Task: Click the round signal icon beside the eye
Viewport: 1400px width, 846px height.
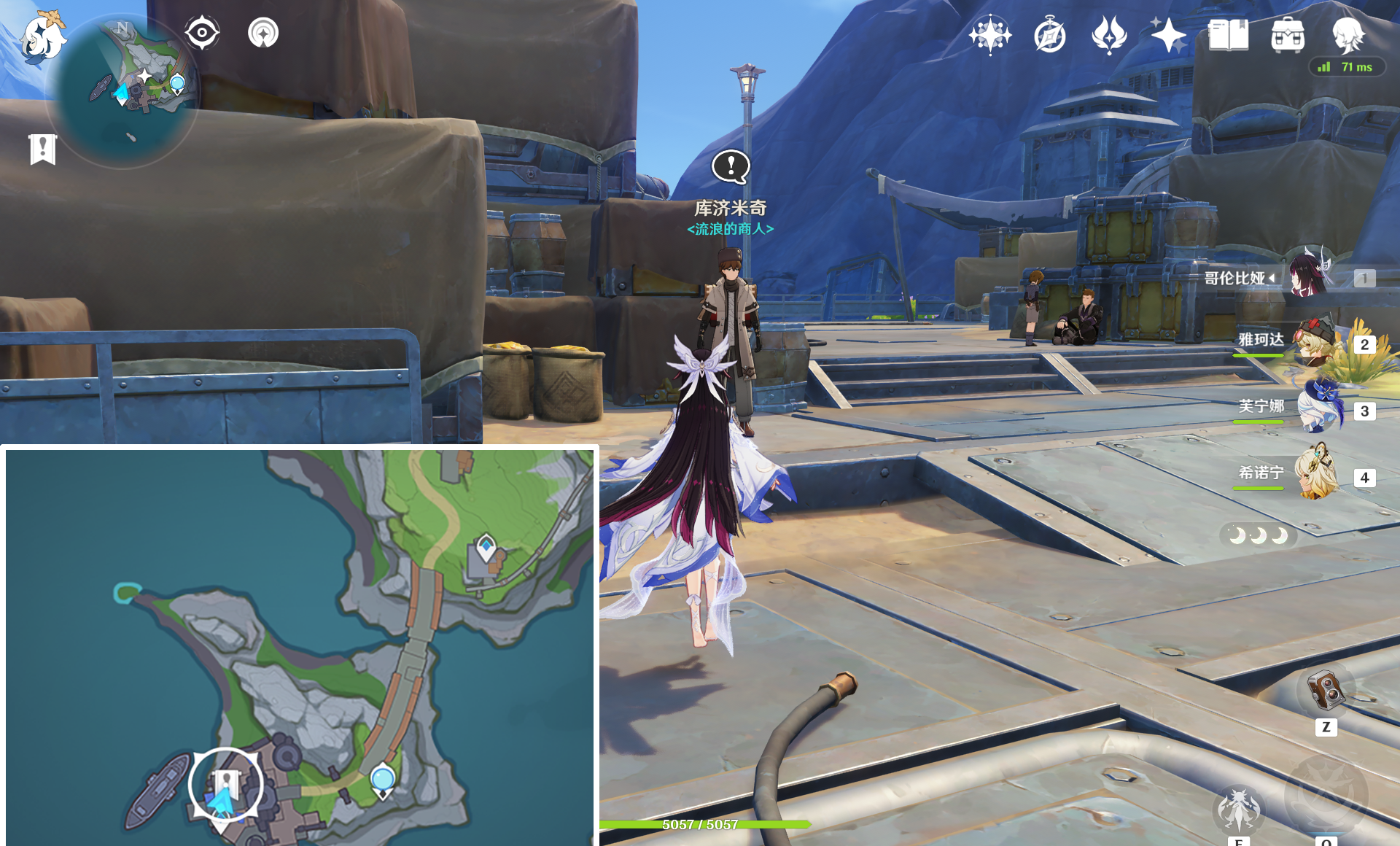Action: click(263, 33)
